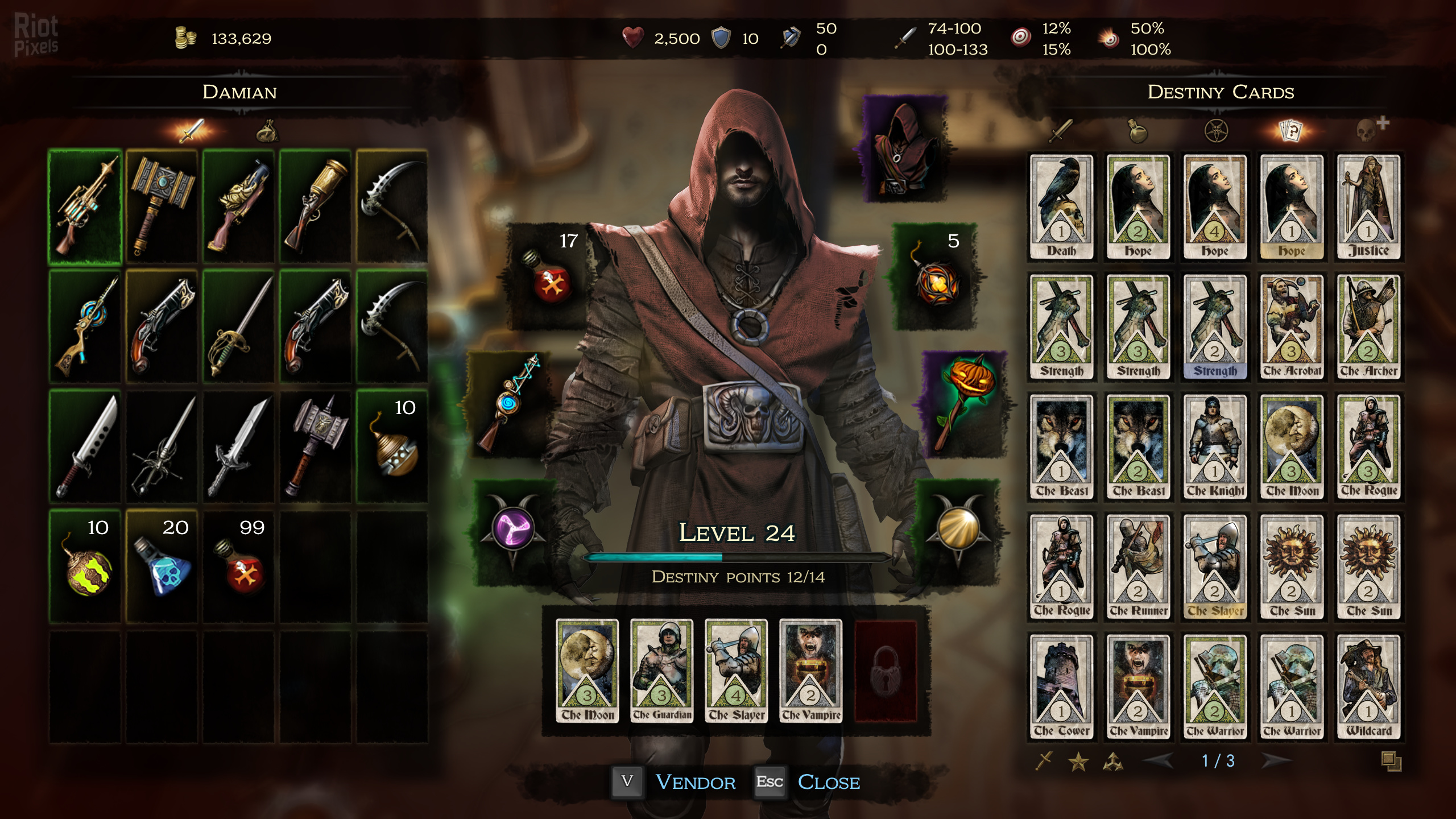Viewport: 1456px width, 819px height.
Task: Select The Archer card
Action: pos(1368,327)
